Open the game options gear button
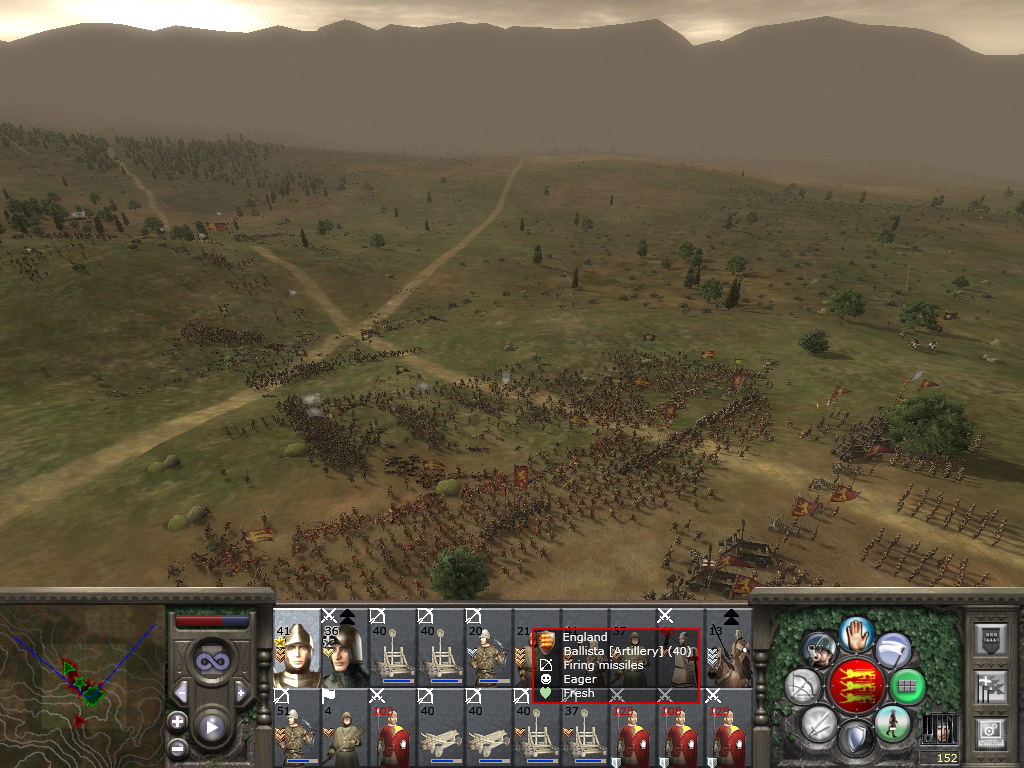The width and height of the screenshot is (1024, 768). pos(992,733)
